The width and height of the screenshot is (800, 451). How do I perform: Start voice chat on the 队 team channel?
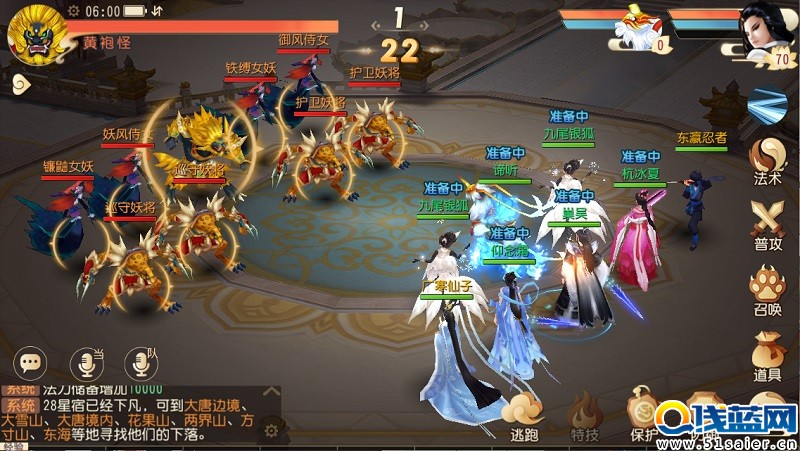tap(139, 362)
